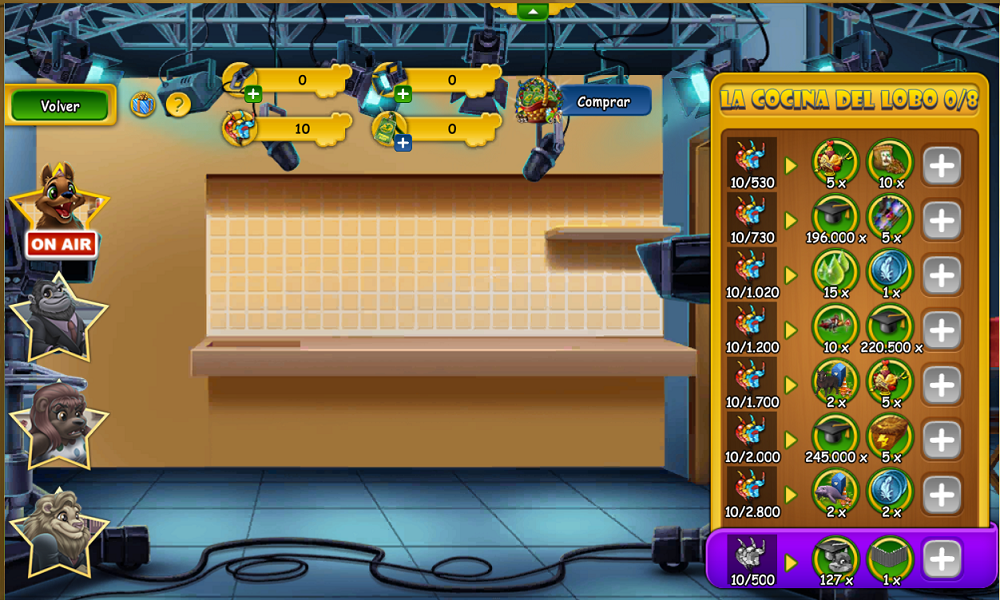Screen dimensions: 1000x600
Task: Add more green ticket currency
Action: click(403, 143)
